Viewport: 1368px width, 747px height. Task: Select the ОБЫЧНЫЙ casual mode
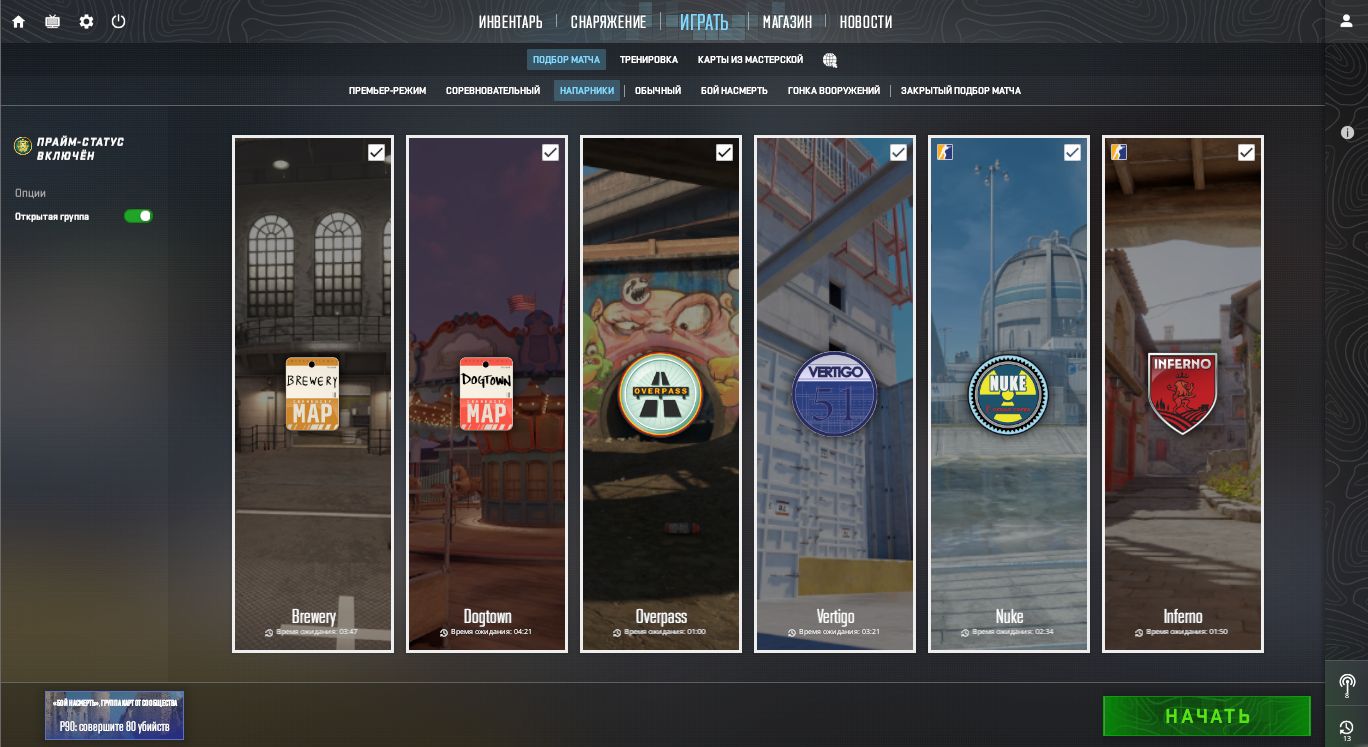click(x=658, y=91)
